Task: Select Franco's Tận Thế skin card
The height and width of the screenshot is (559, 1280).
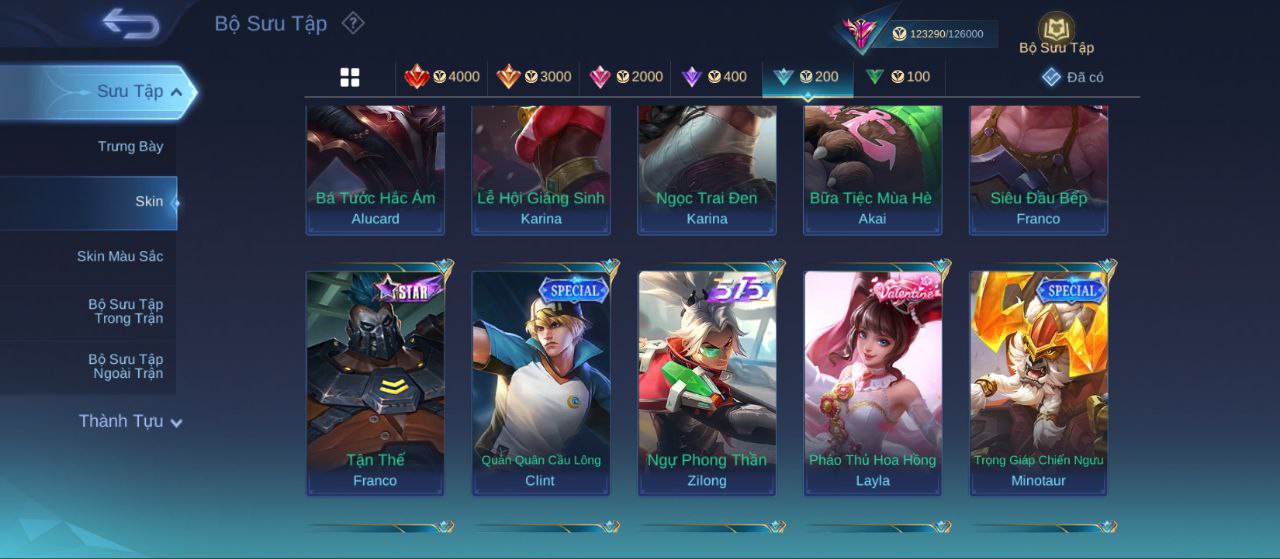Action: point(375,382)
